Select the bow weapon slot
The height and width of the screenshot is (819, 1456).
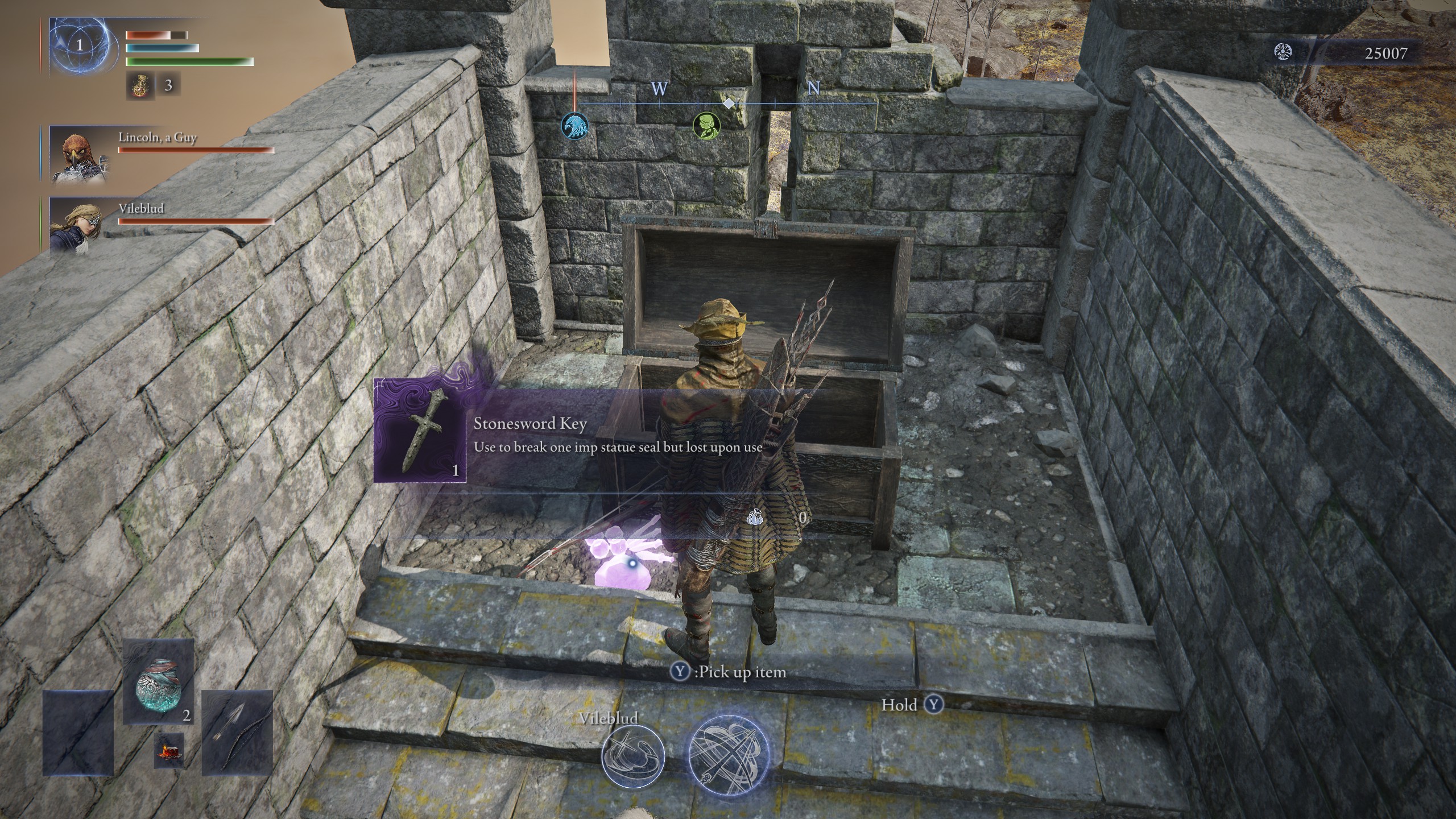237,733
